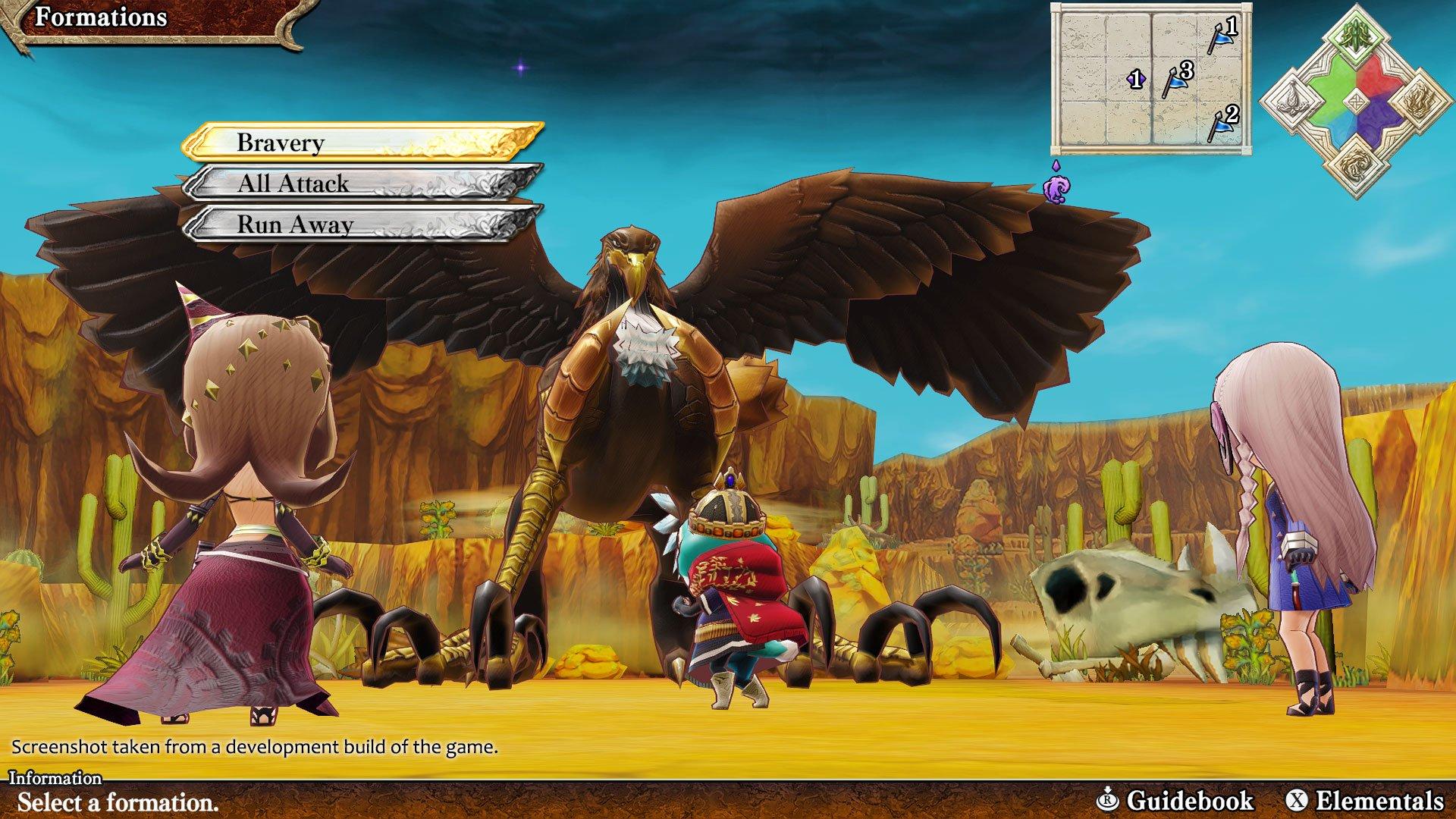The height and width of the screenshot is (819, 1456).
Task: Click the purple diamond player marker on minimap
Action: pos(1137,78)
